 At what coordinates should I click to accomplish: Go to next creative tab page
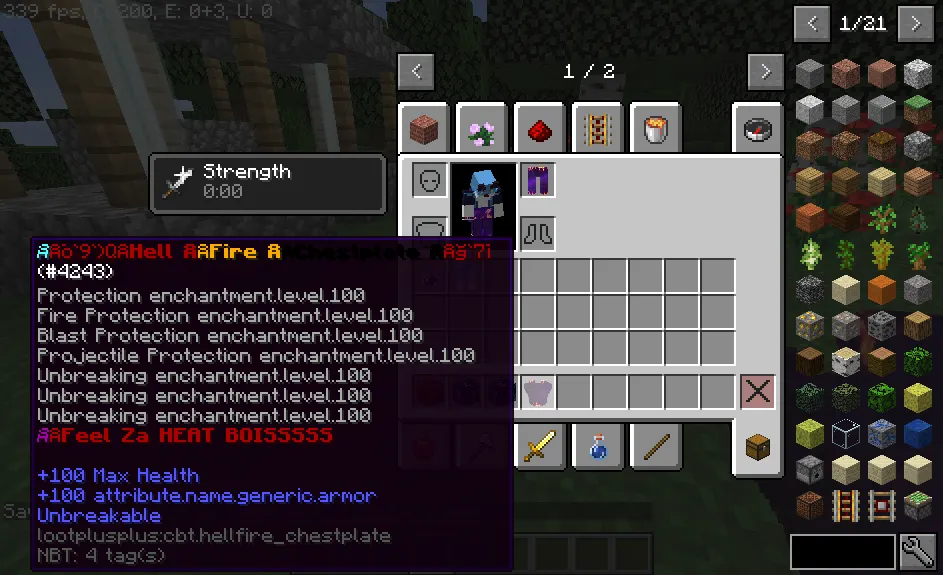tap(765, 72)
